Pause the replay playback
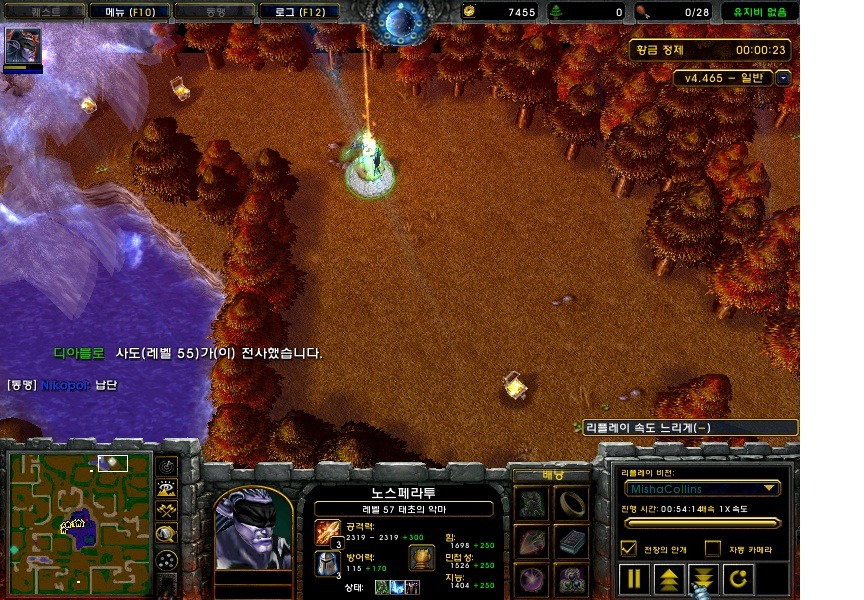Screen dimensions: 864x600 pos(634,578)
